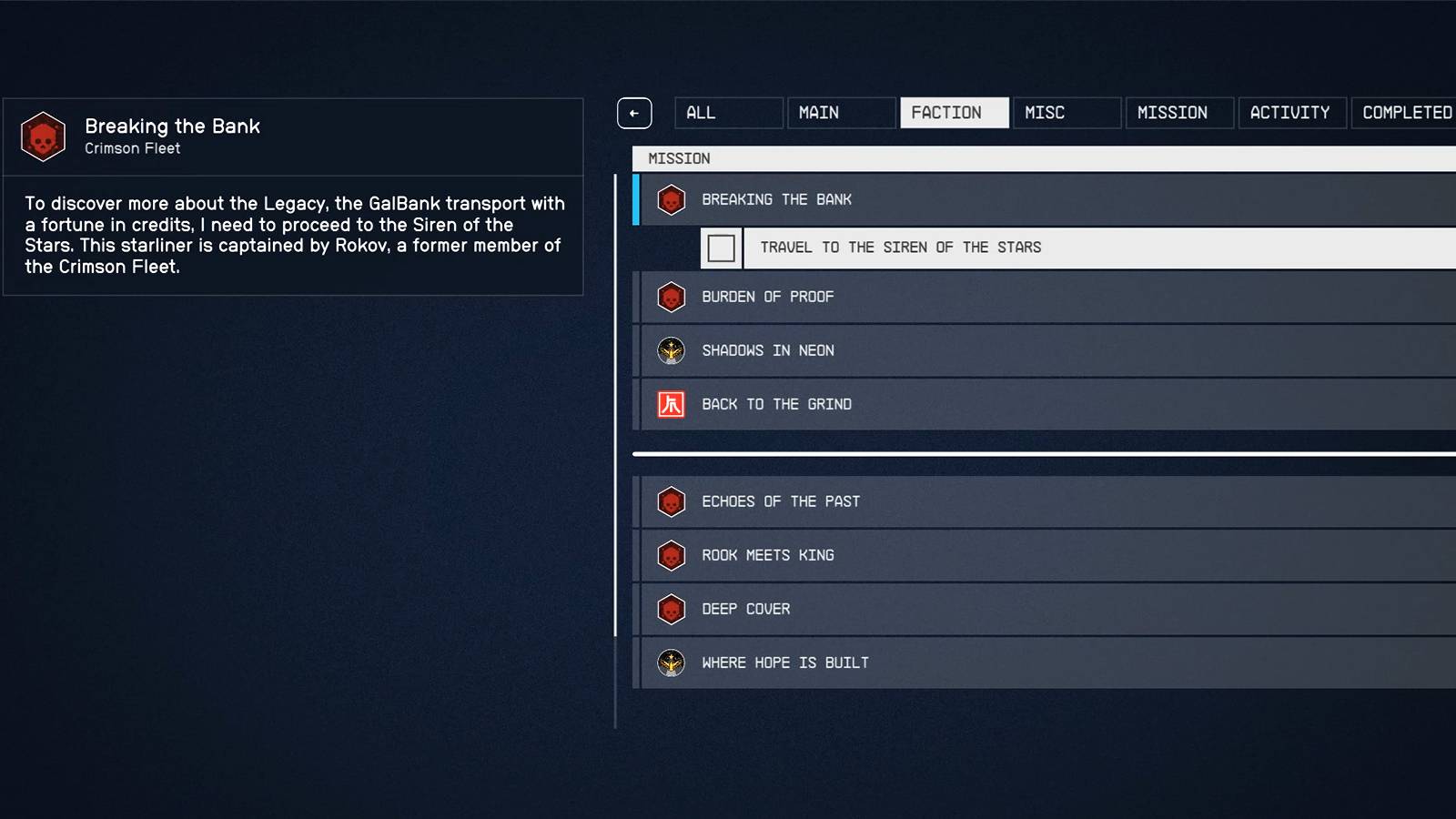
Task: Click the faction emblem beside Shadows in Neon
Action: (671, 350)
